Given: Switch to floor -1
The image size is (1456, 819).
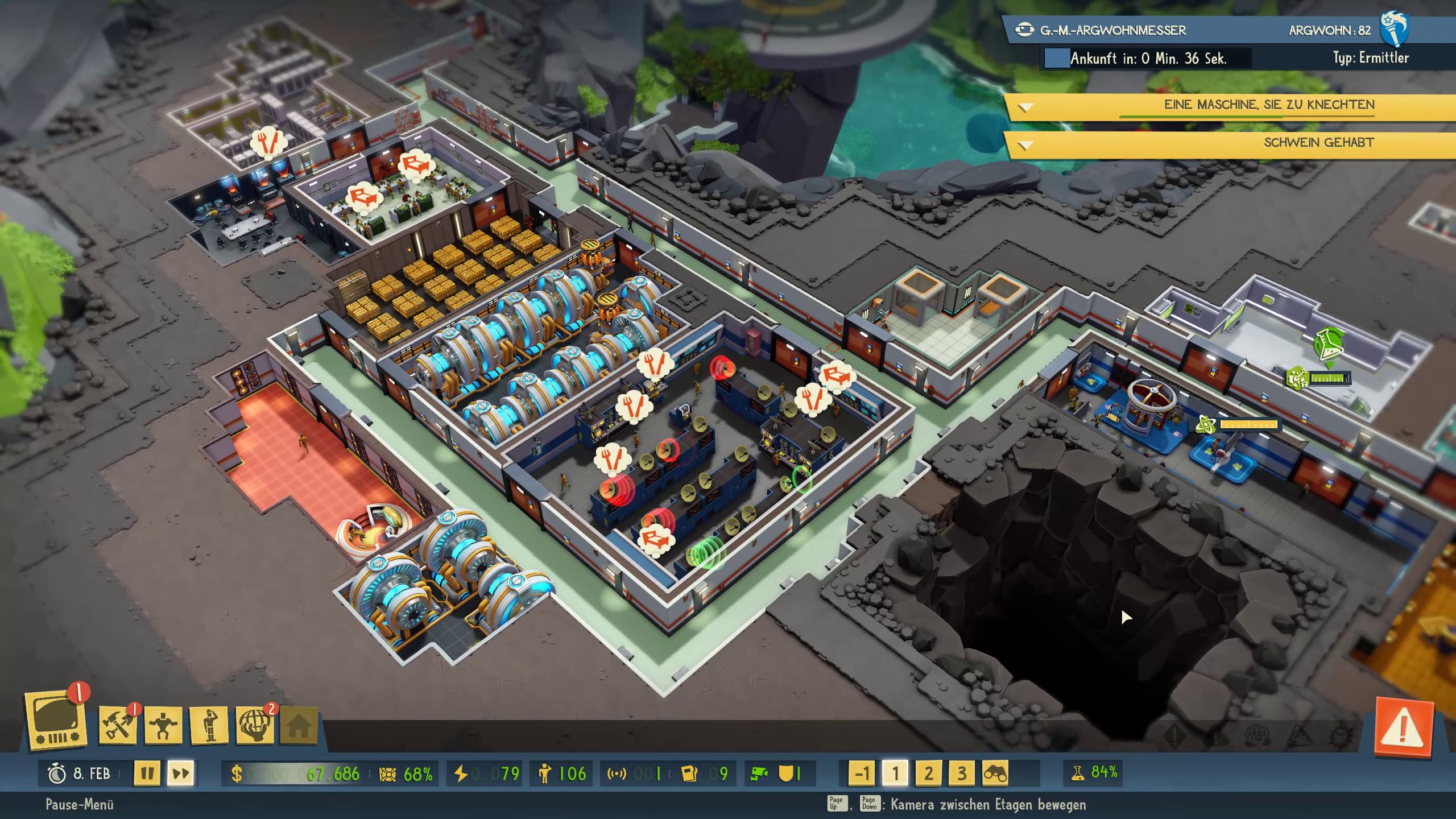Looking at the screenshot, I should tap(862, 773).
